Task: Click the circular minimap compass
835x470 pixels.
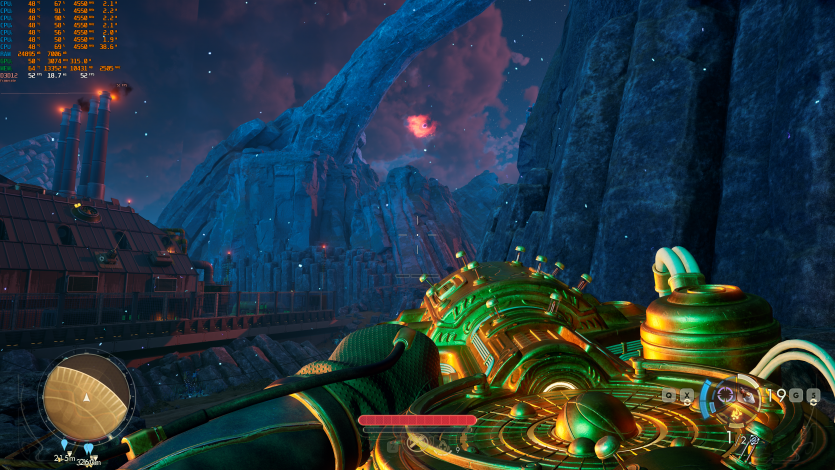Action: [x=88, y=394]
